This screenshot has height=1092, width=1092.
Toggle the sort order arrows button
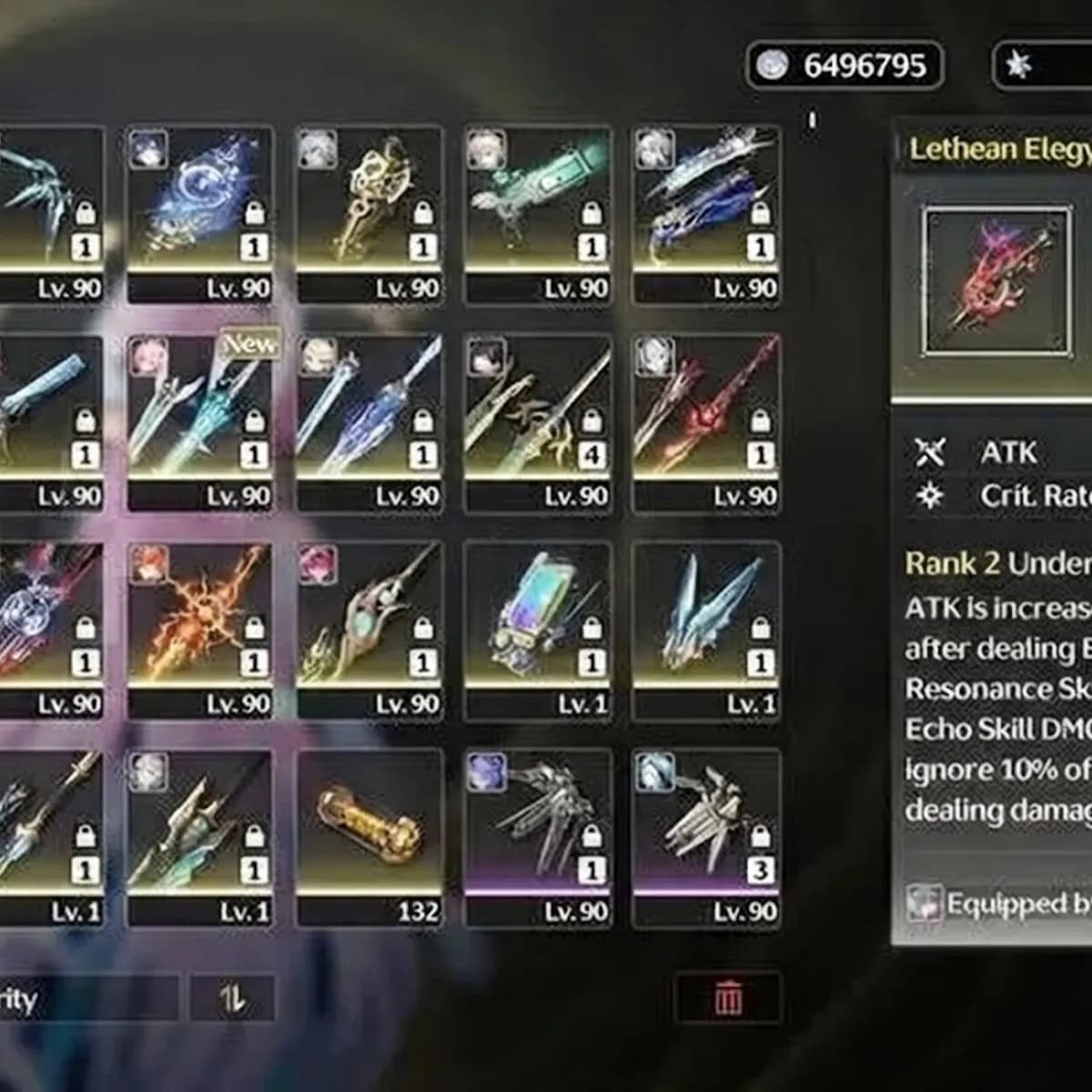click(232, 998)
